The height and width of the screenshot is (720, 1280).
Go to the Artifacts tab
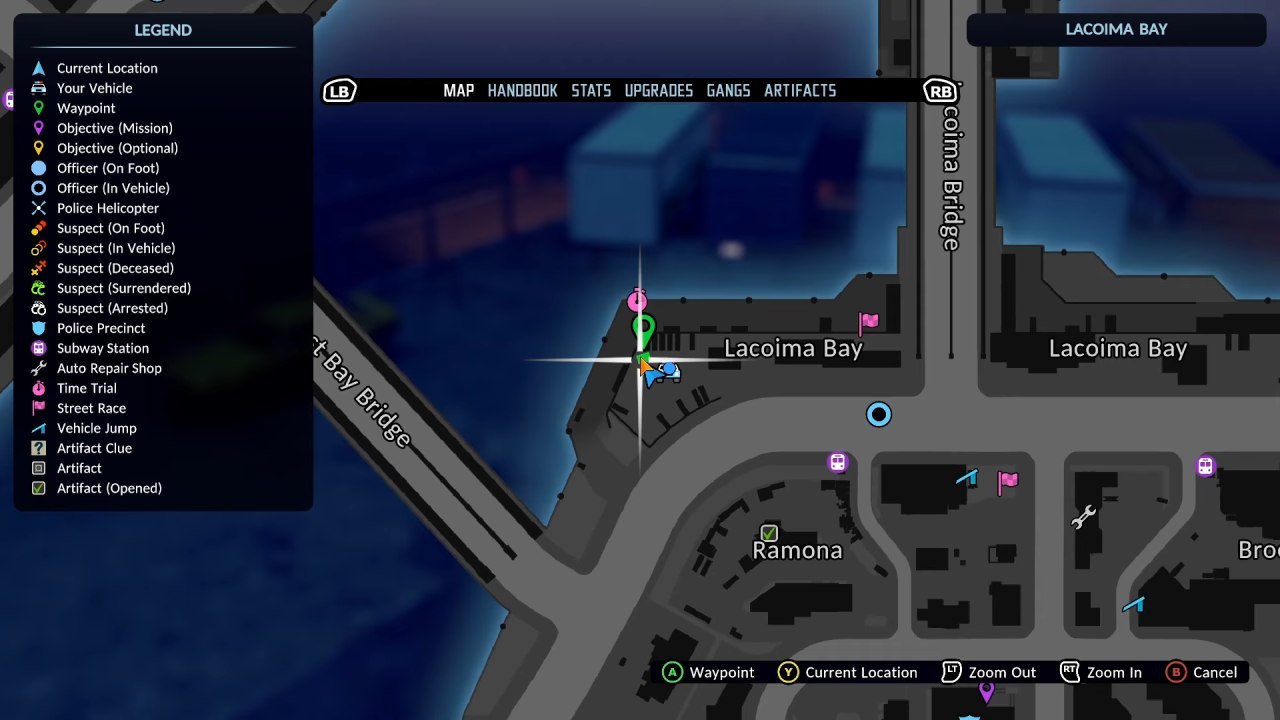click(x=800, y=91)
